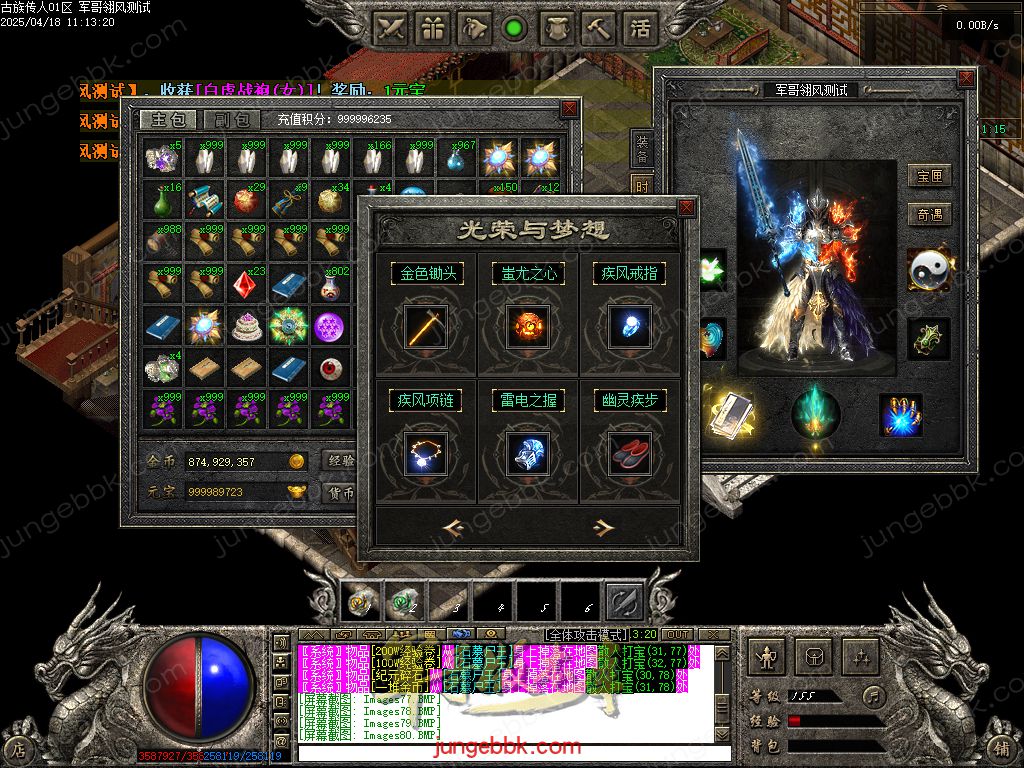Choose the 雷电之握 gauntlet item
Screen dimensions: 1024x768
pos(528,454)
